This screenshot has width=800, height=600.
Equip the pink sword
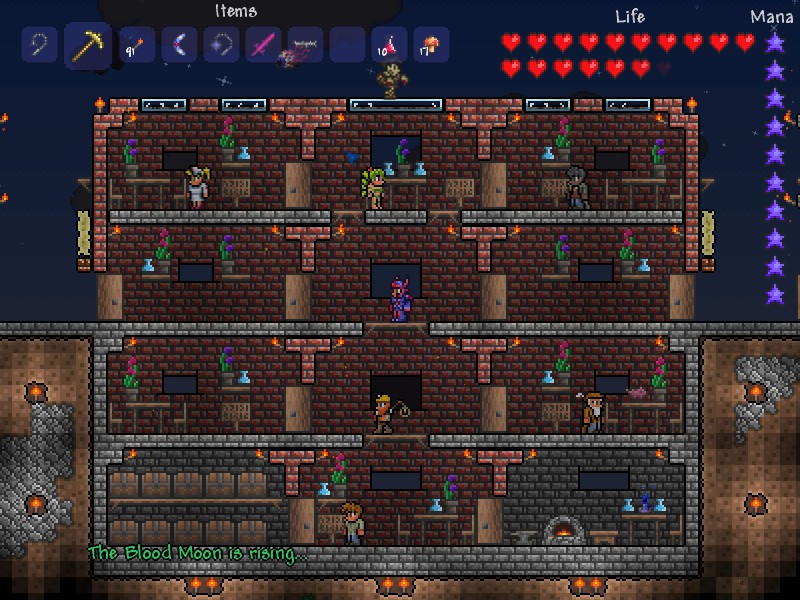coord(264,45)
